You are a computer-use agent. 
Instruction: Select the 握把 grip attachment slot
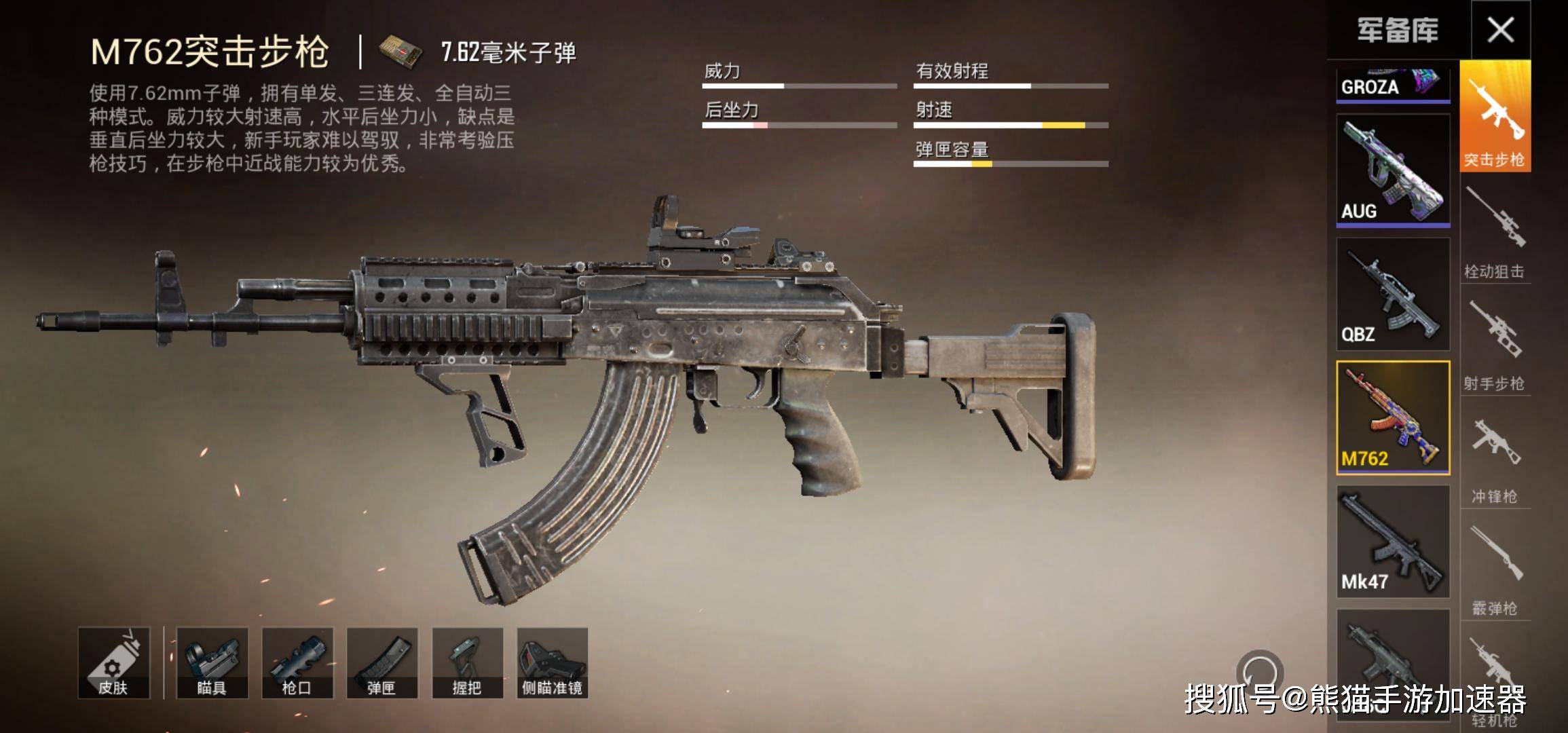467,663
